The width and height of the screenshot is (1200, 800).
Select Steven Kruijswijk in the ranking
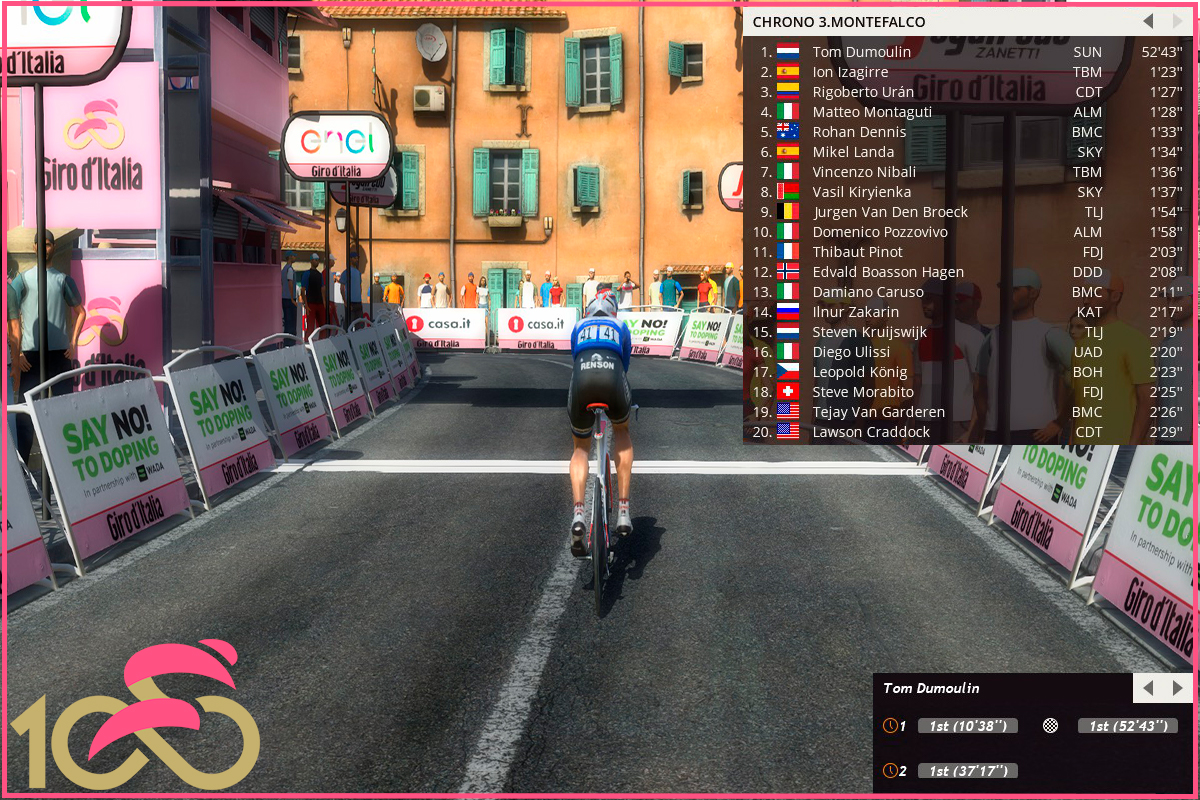(x=869, y=332)
